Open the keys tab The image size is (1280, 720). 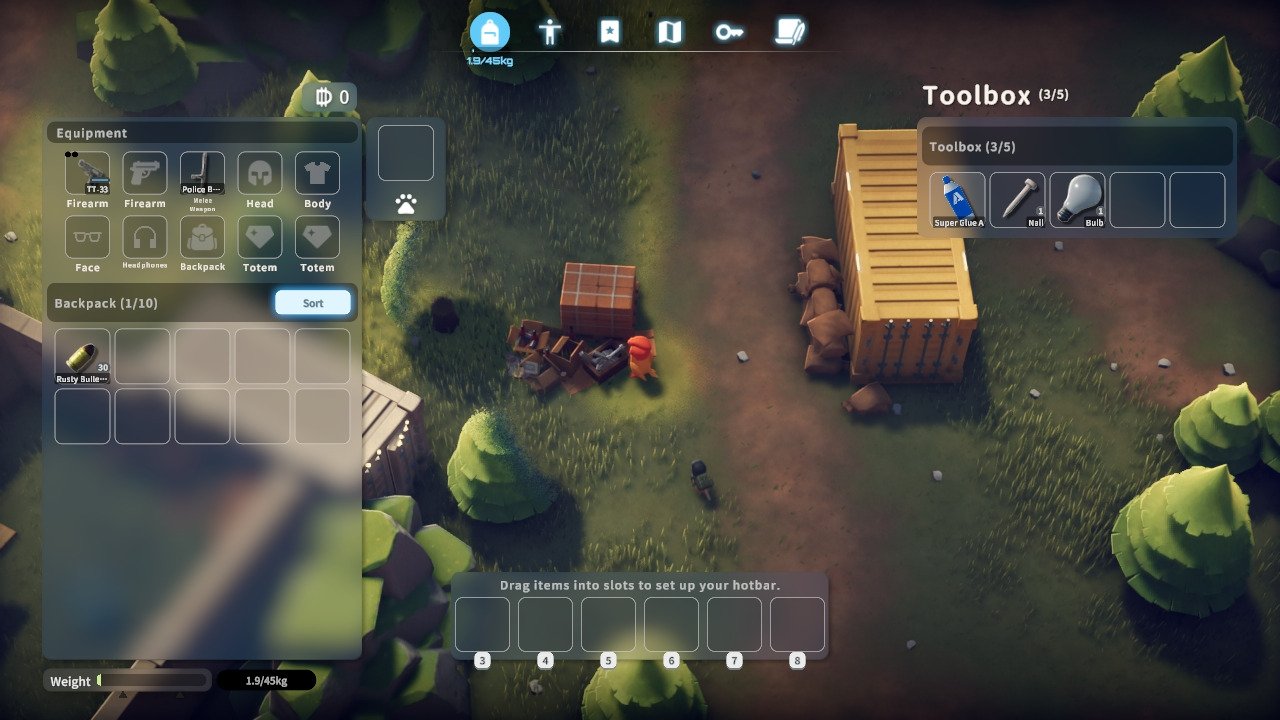(x=729, y=32)
